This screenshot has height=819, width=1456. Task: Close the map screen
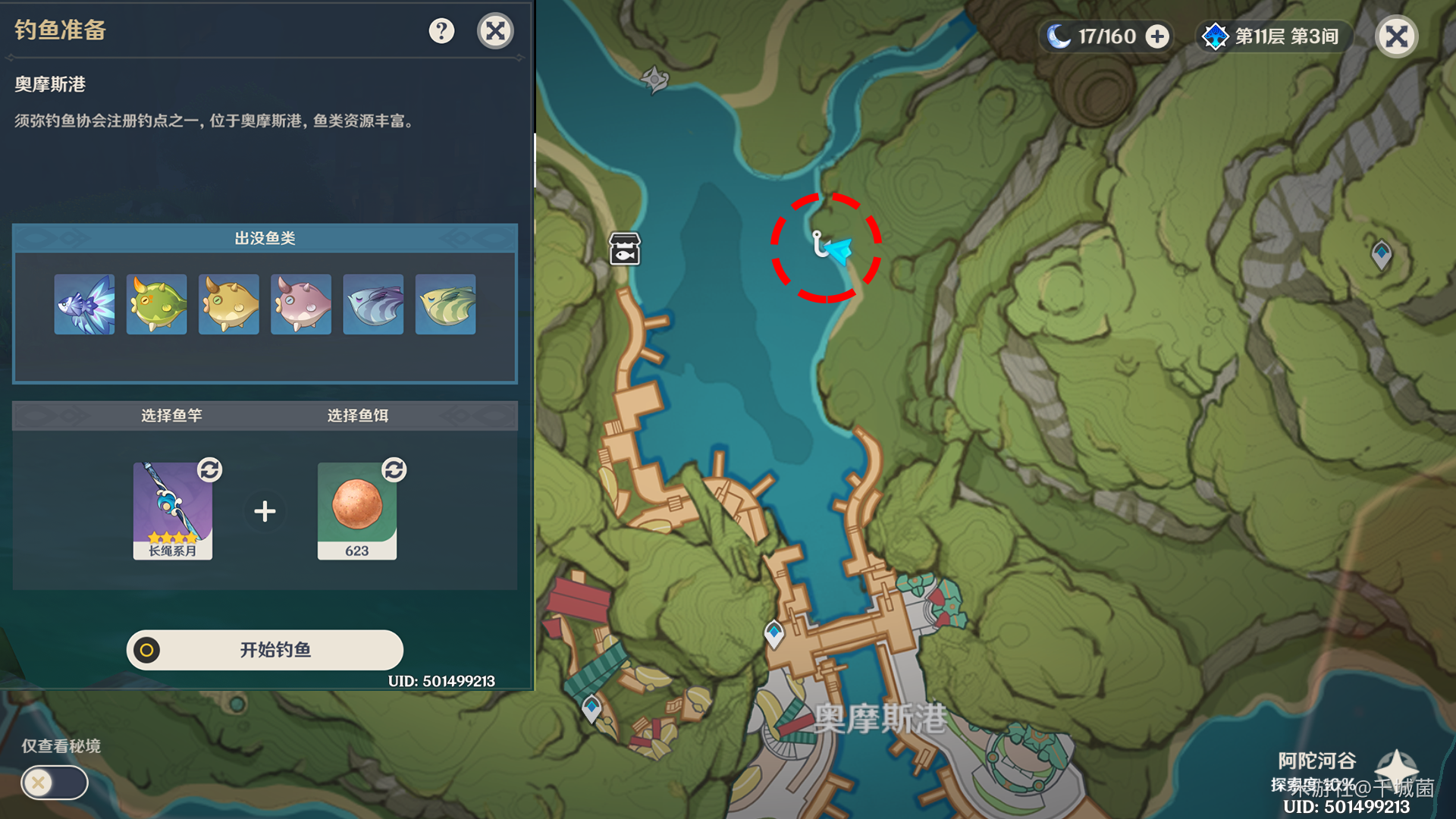tap(1396, 36)
